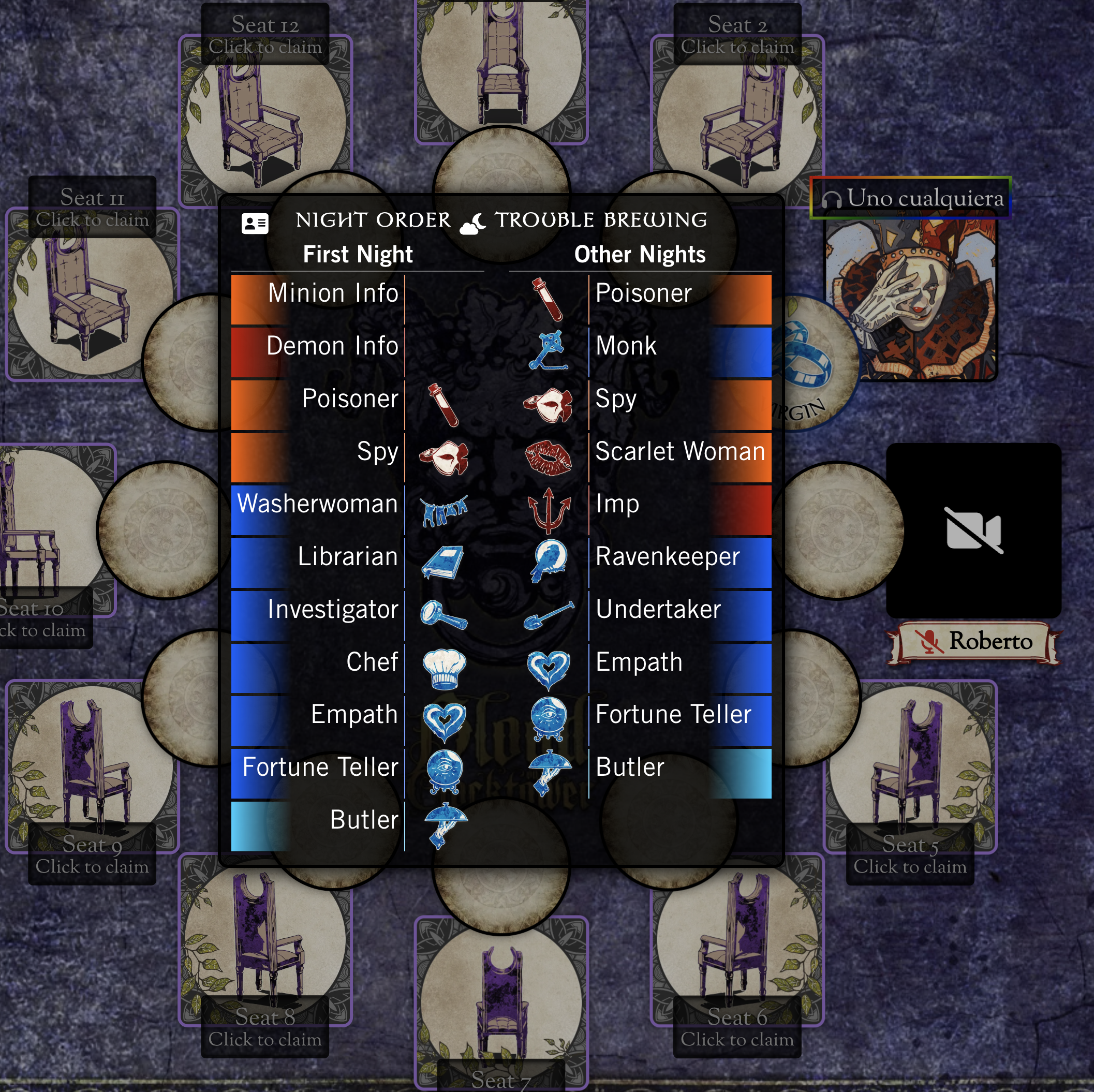Image resolution: width=1094 pixels, height=1092 pixels.
Task: Claim Seat 5
Action: pyautogui.click(x=909, y=854)
